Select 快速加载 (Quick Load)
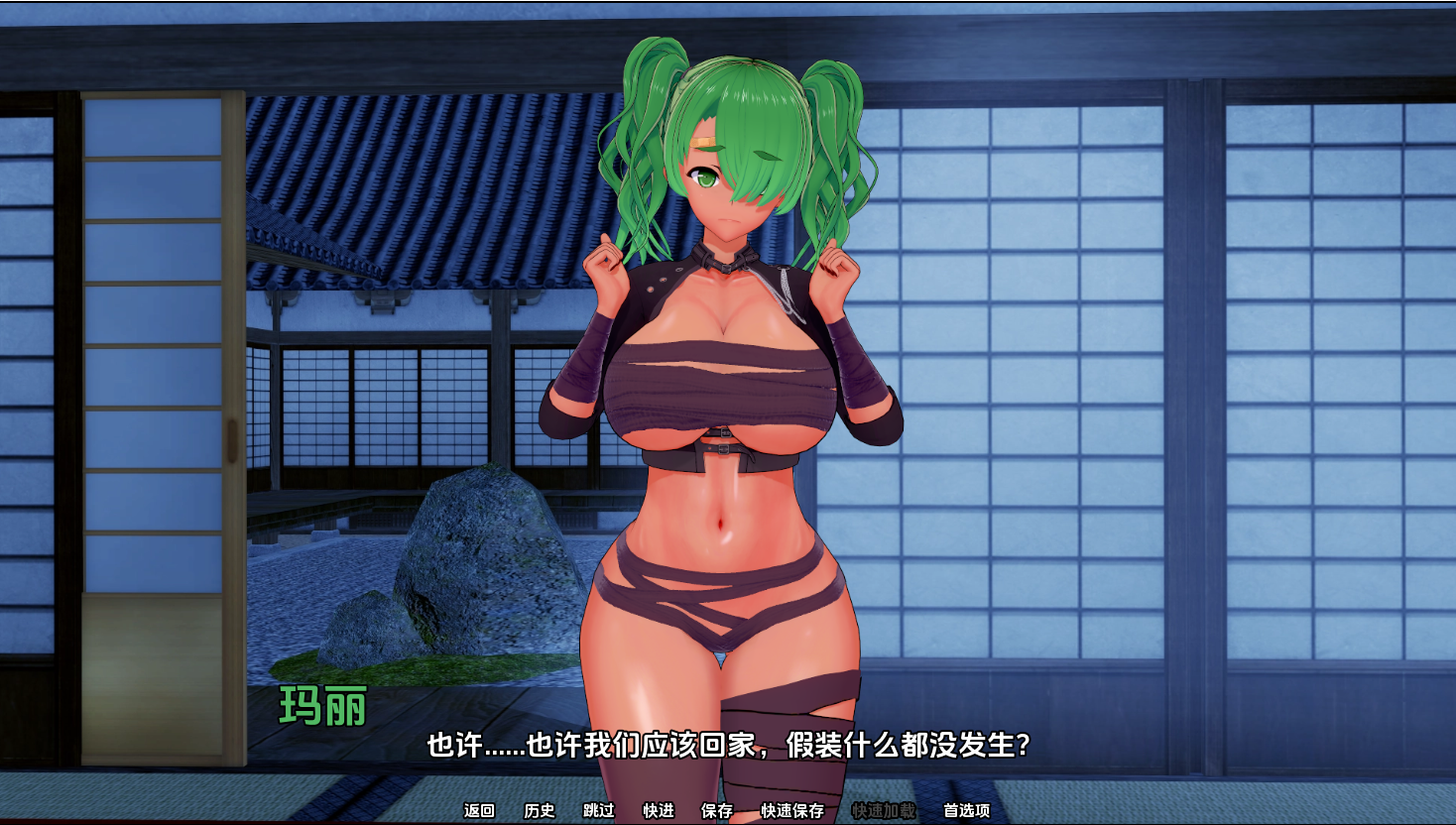The image size is (1456, 825). (883, 810)
